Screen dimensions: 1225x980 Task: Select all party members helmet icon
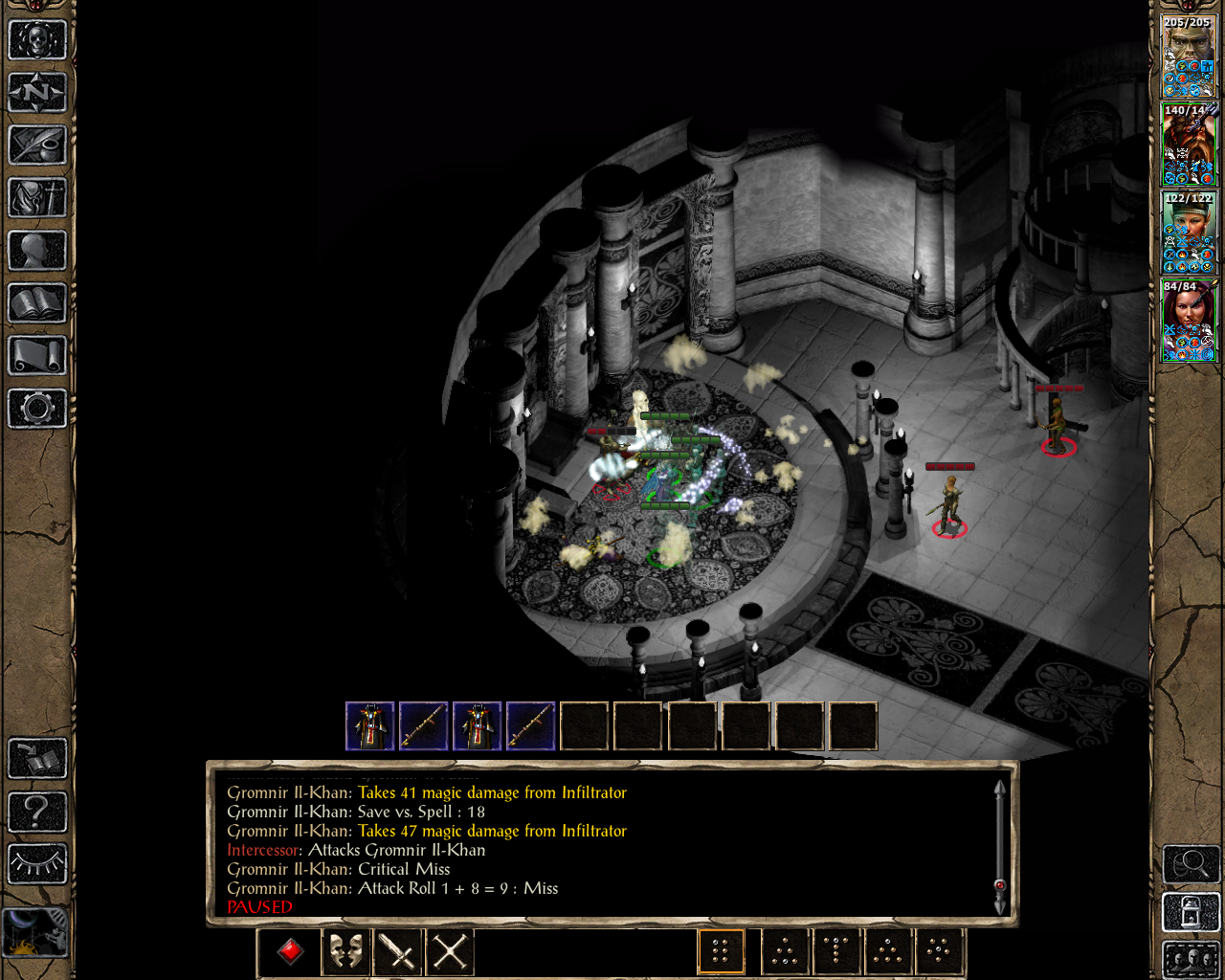pyautogui.click(x=1190, y=962)
